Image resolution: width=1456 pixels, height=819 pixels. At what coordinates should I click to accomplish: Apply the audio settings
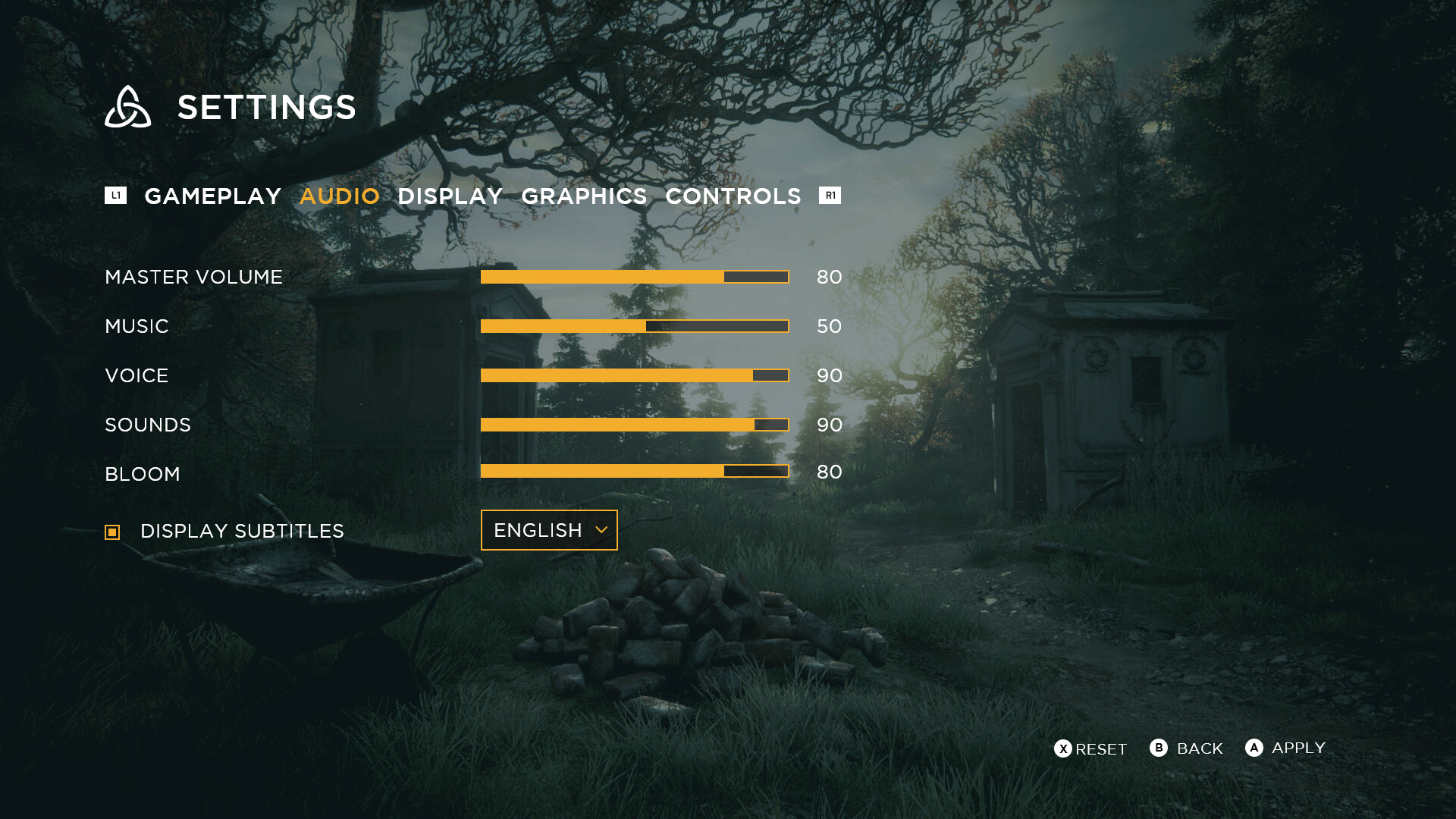pos(1285,748)
